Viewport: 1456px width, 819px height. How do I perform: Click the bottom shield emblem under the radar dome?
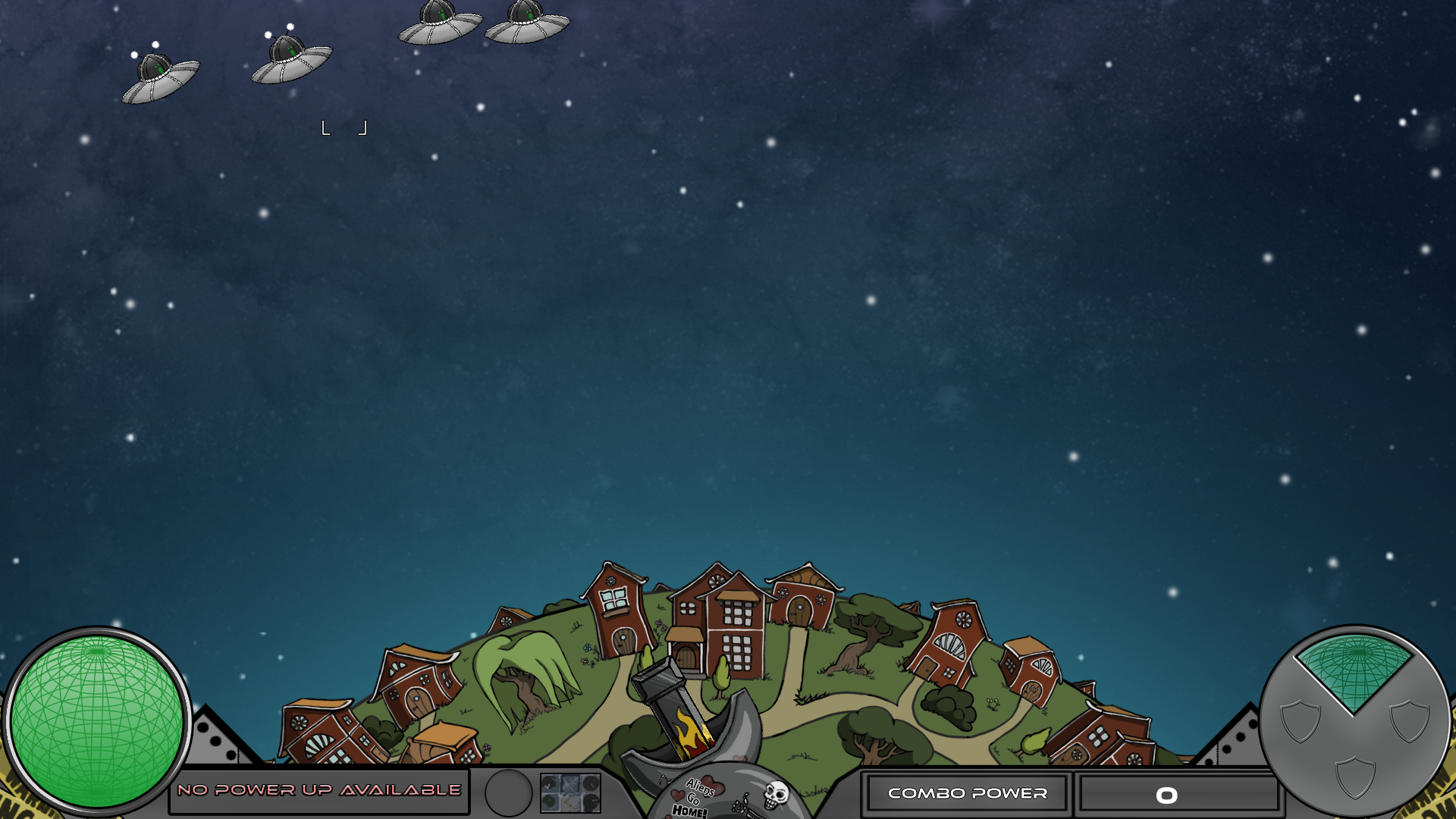(1356, 779)
